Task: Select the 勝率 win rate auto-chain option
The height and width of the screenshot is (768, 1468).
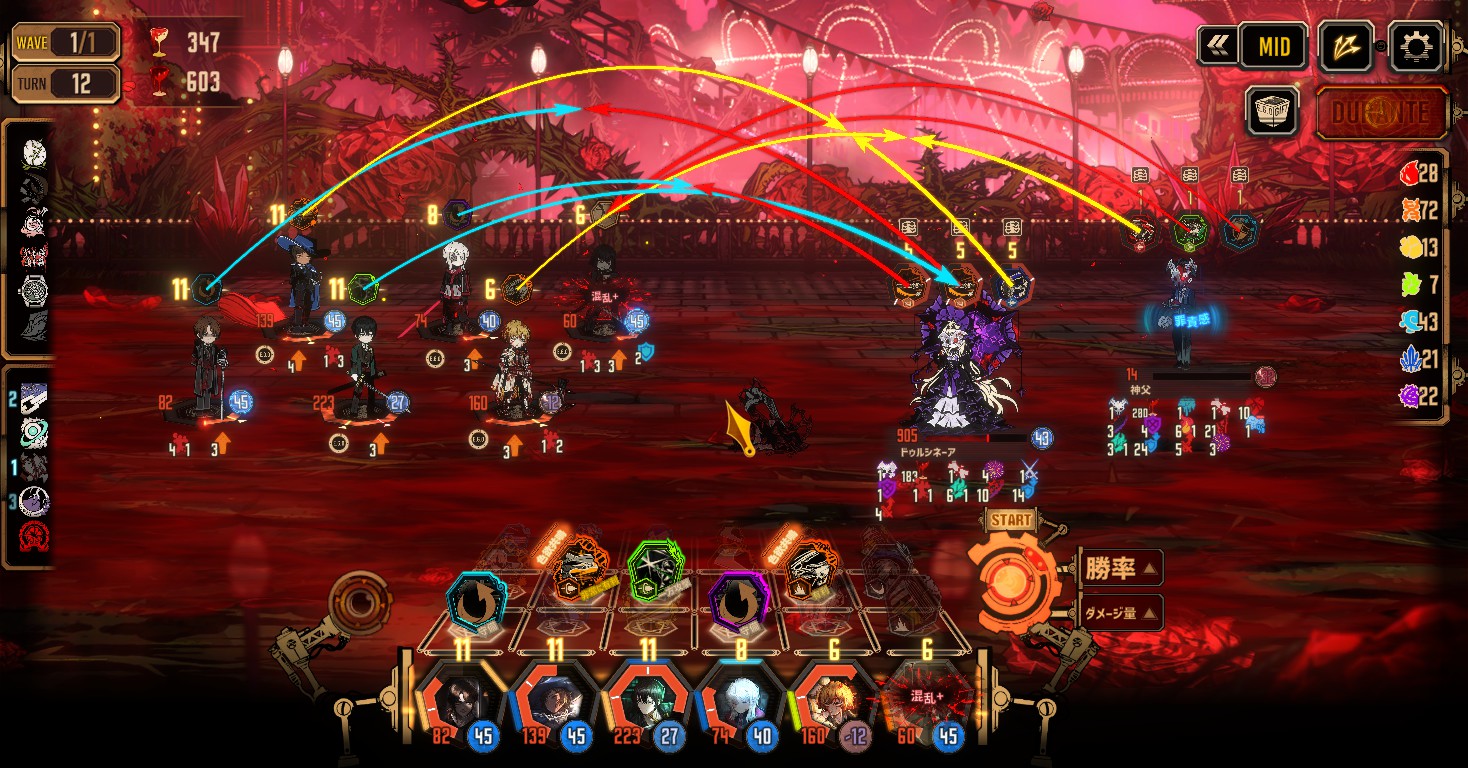Action: click(x=1120, y=569)
